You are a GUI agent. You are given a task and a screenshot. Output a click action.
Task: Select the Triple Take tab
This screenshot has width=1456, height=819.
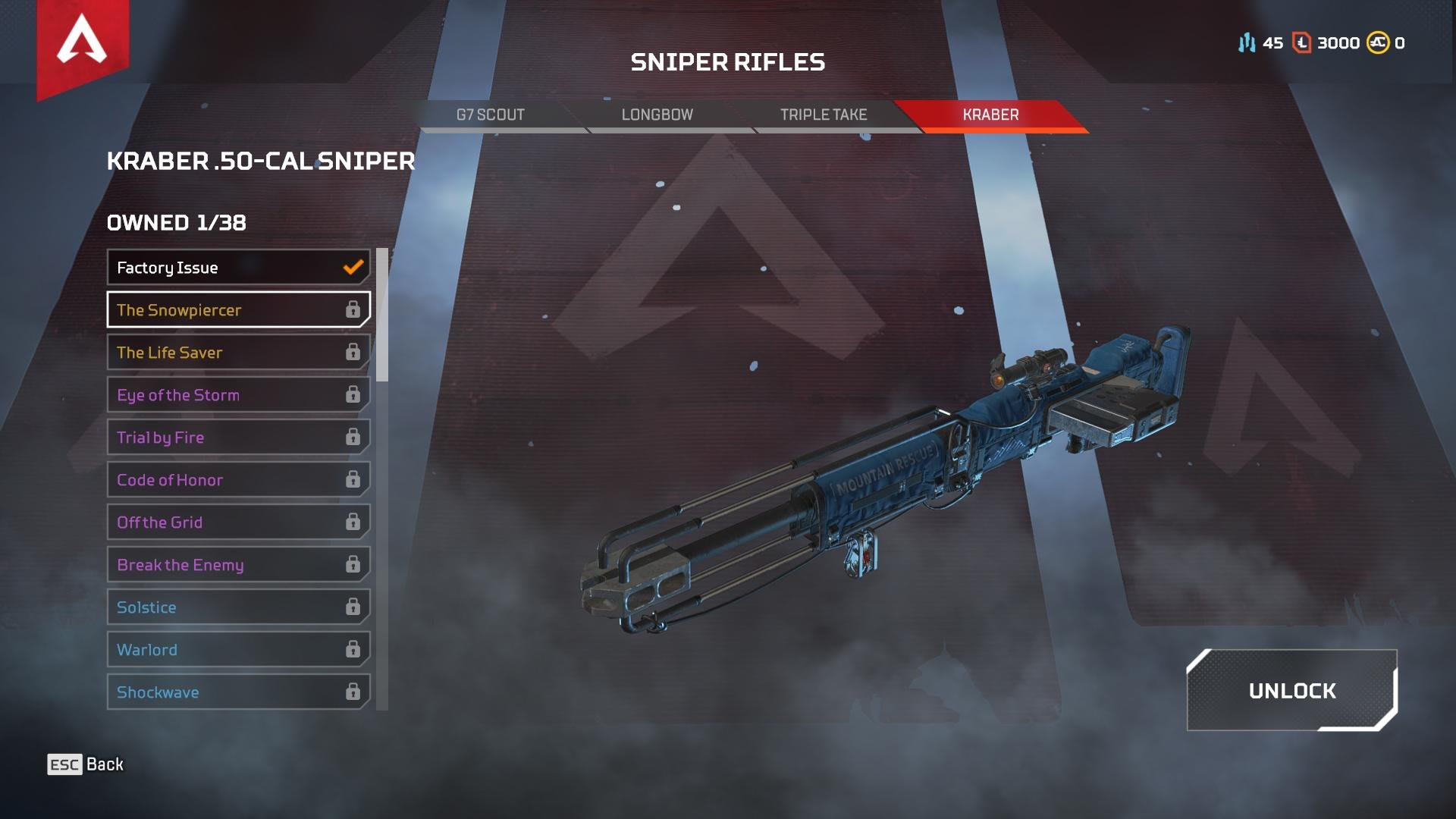tap(824, 115)
